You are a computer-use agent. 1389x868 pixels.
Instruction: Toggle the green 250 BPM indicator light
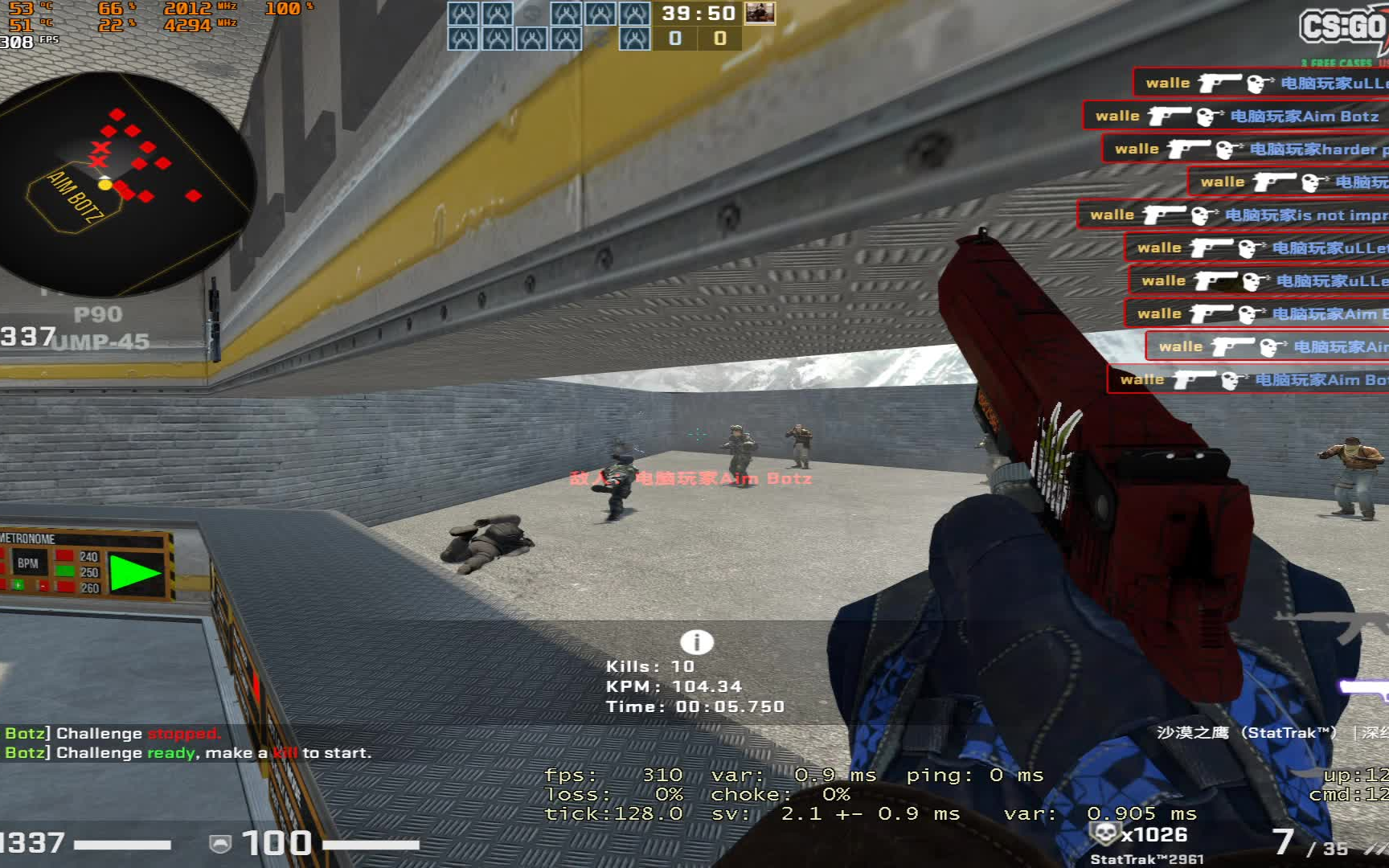click(64, 571)
